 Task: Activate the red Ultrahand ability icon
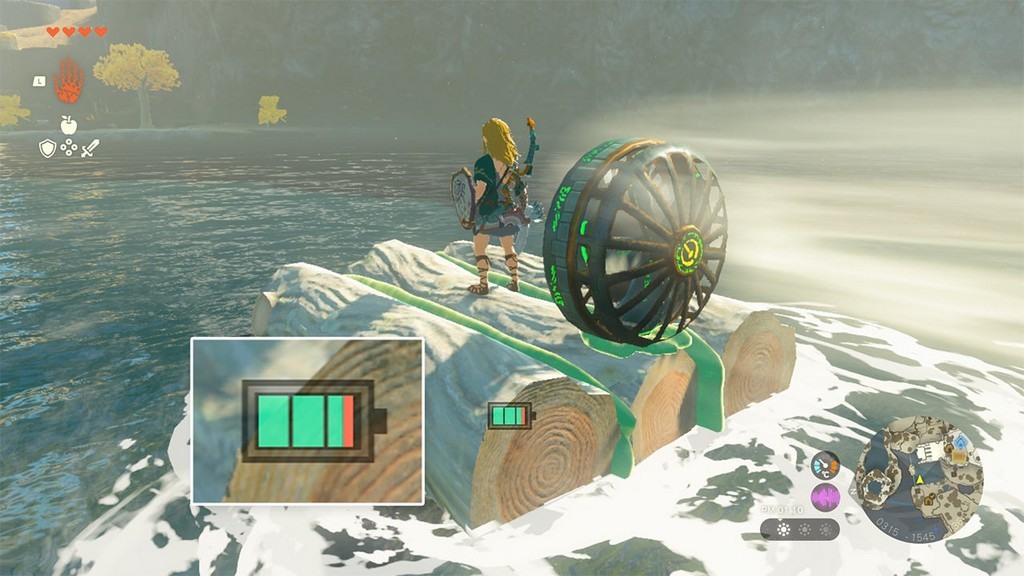pos(68,82)
